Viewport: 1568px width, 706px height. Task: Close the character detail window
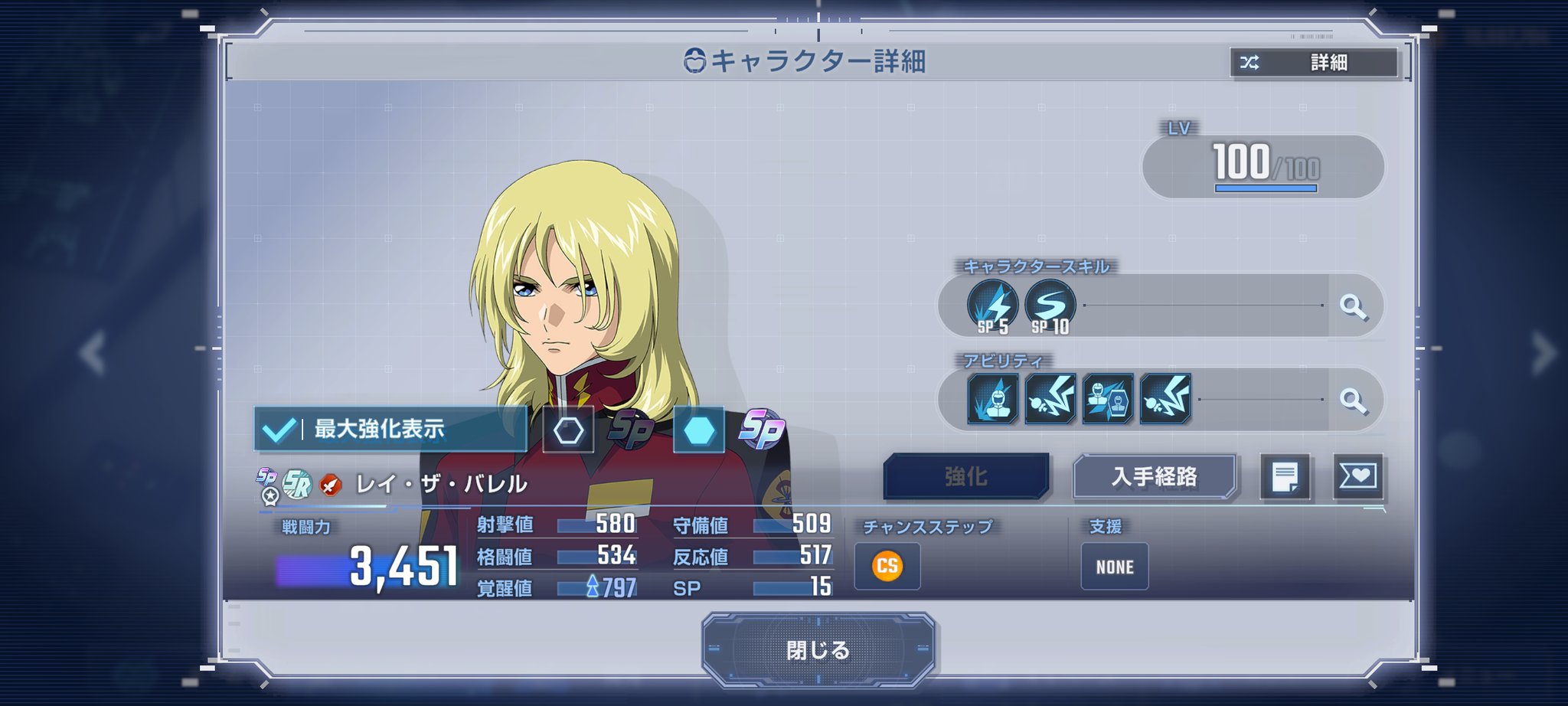tap(818, 650)
